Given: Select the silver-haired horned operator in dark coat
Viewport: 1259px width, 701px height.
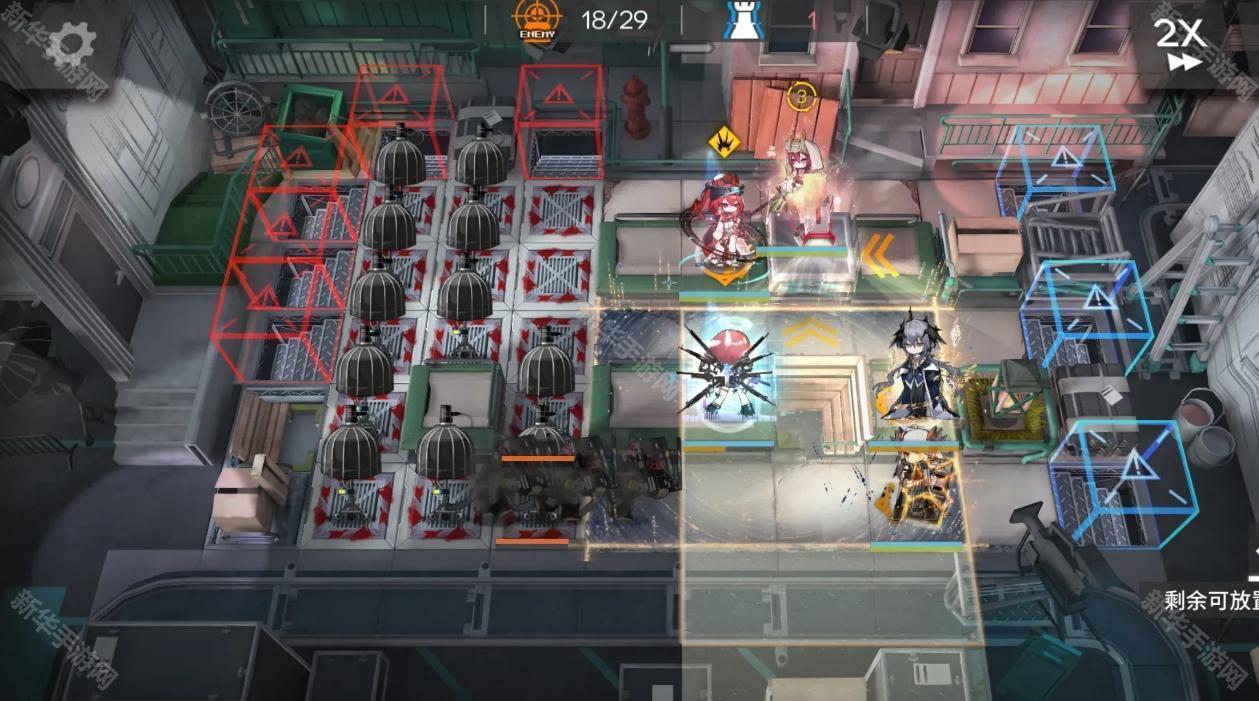Looking at the screenshot, I should click(x=914, y=372).
